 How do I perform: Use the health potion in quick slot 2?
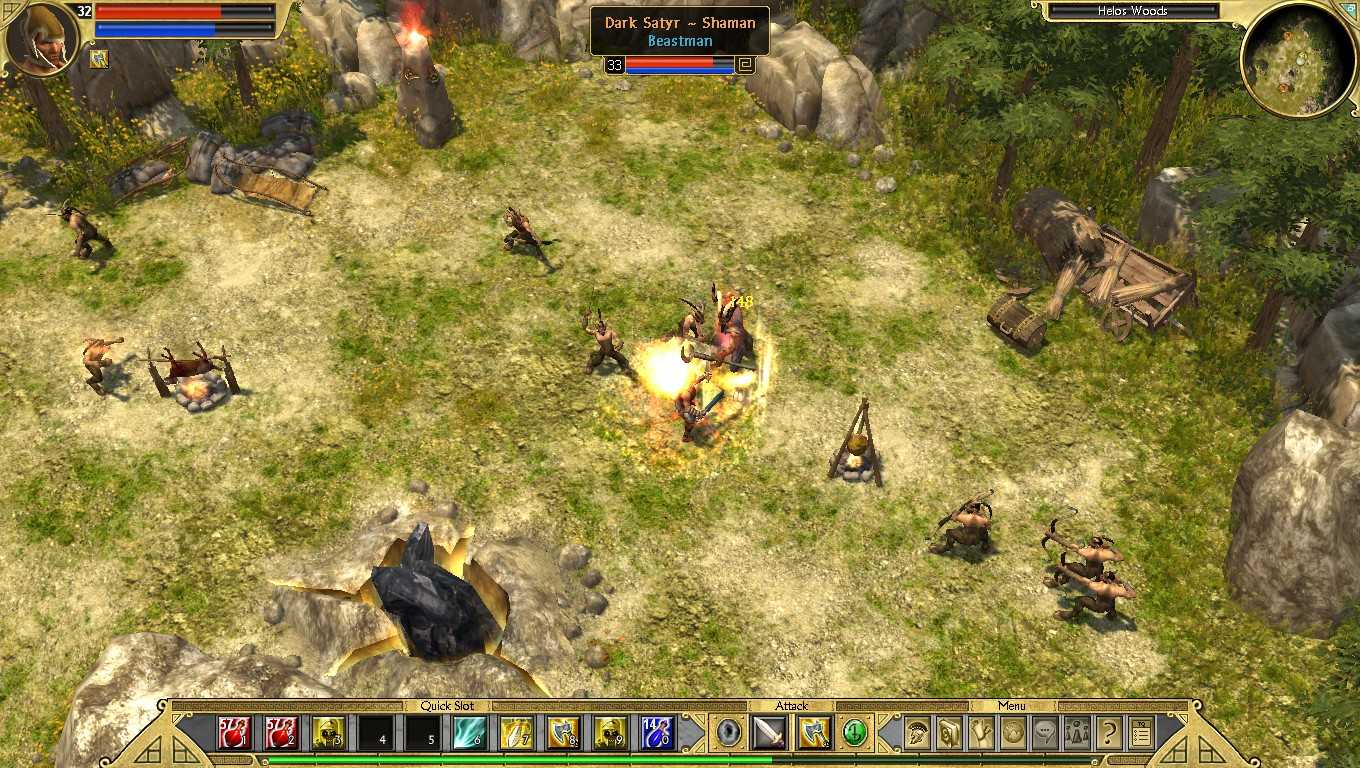coord(282,733)
